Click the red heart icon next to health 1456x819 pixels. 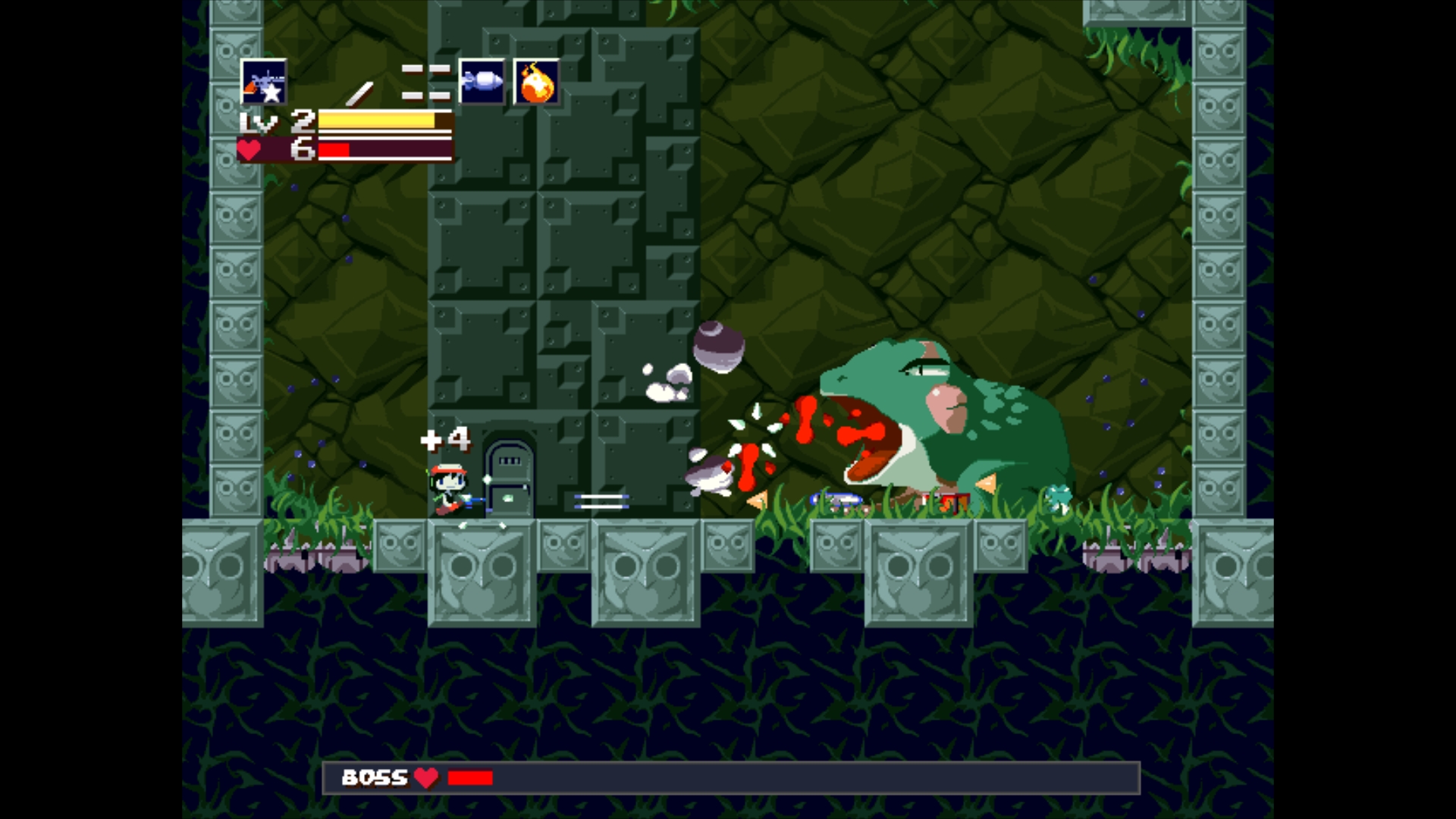(251, 151)
